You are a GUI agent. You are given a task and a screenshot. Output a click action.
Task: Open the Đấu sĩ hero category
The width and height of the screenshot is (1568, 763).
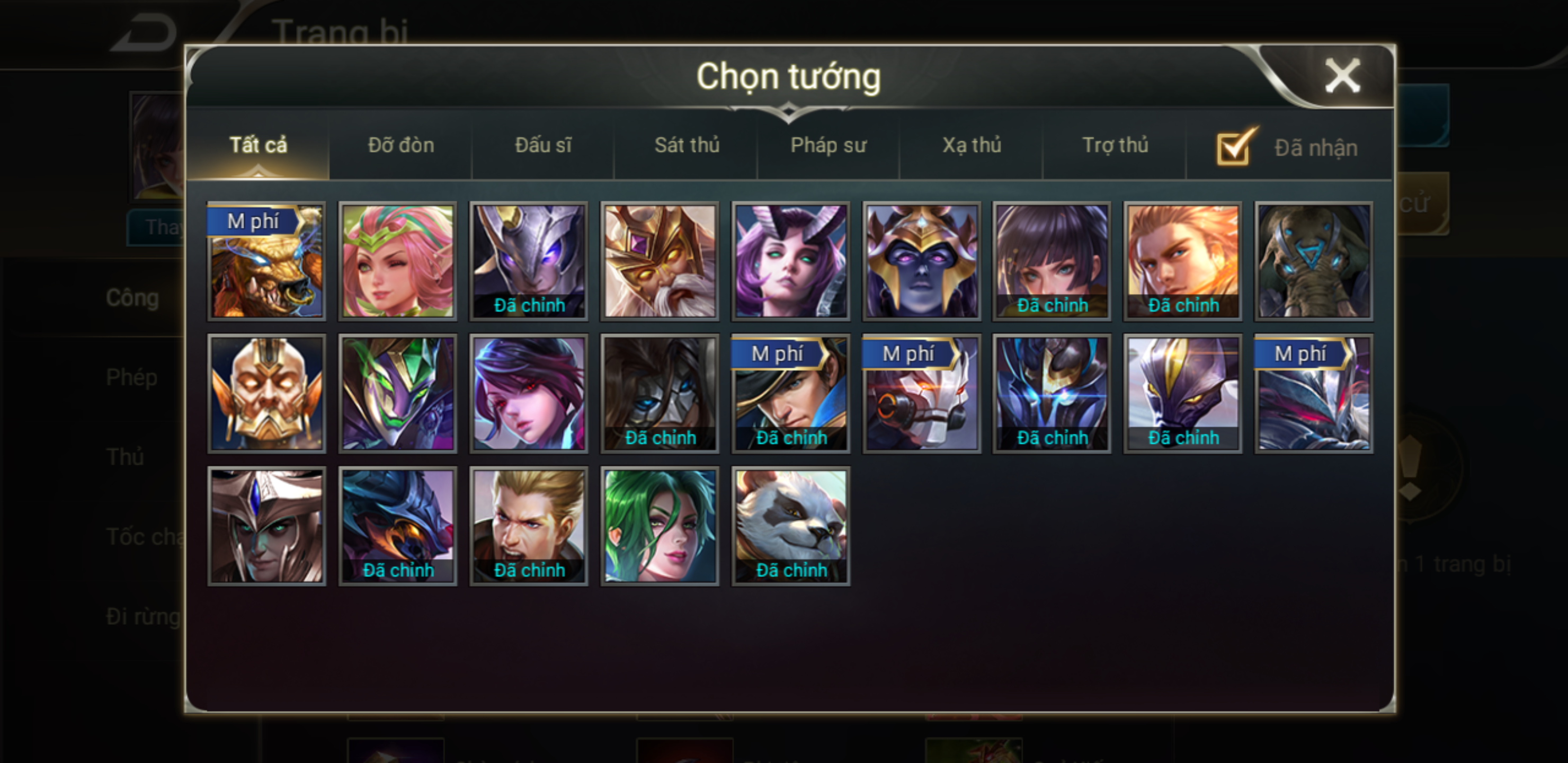tap(543, 145)
